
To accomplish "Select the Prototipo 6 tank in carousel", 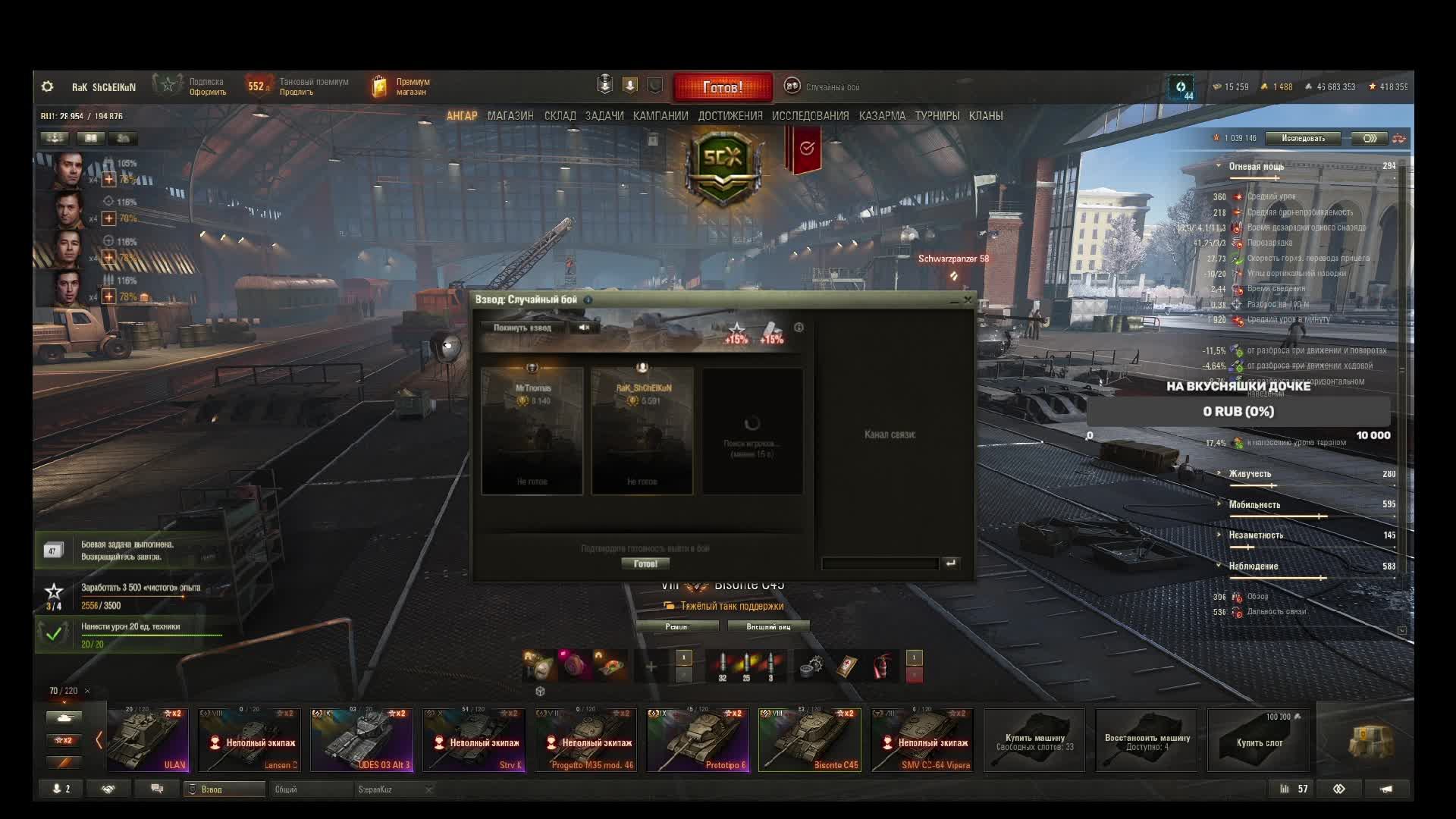I will tap(698, 740).
